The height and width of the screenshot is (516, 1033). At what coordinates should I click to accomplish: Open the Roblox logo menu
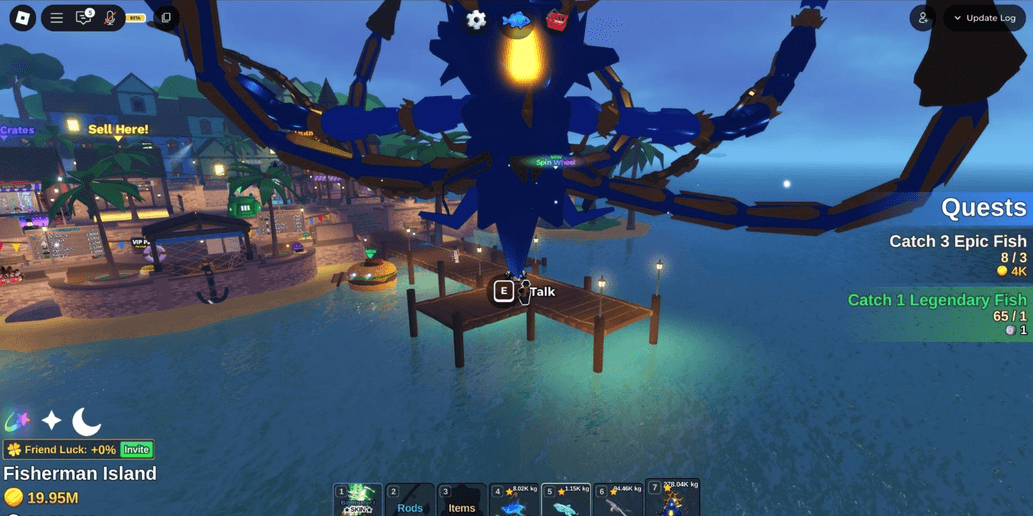click(22, 17)
